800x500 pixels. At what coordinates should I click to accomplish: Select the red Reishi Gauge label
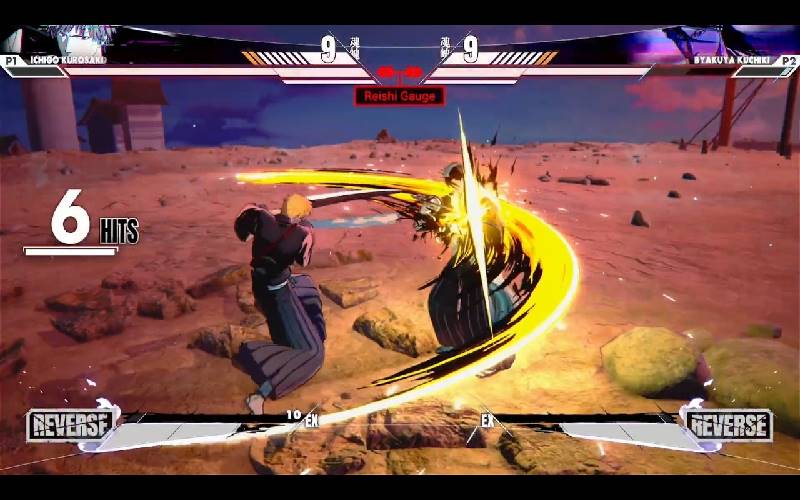(x=399, y=96)
